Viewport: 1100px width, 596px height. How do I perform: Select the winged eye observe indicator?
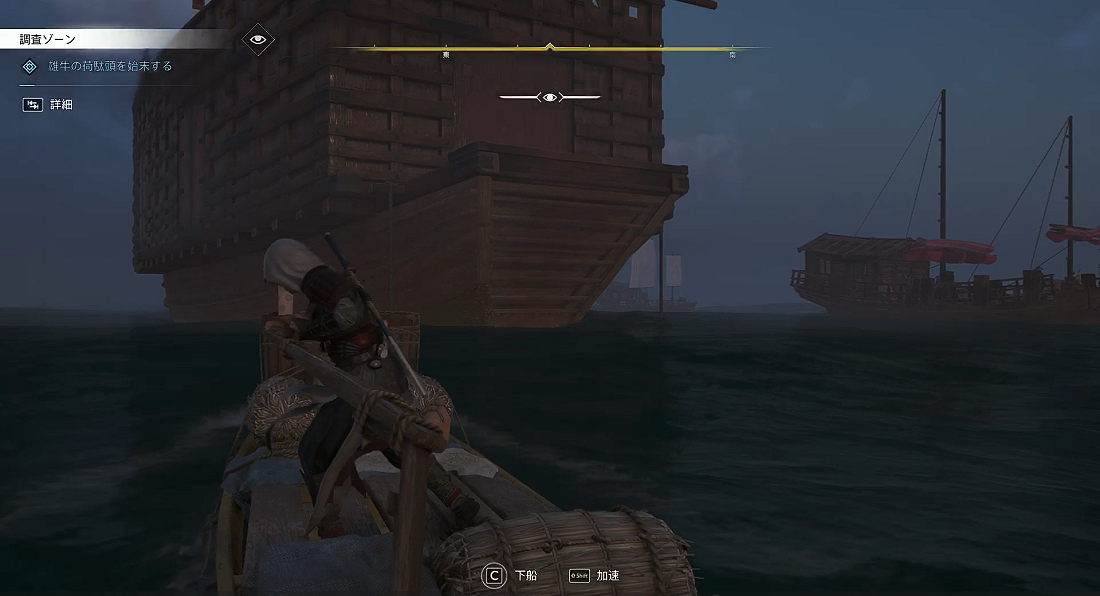click(x=549, y=97)
